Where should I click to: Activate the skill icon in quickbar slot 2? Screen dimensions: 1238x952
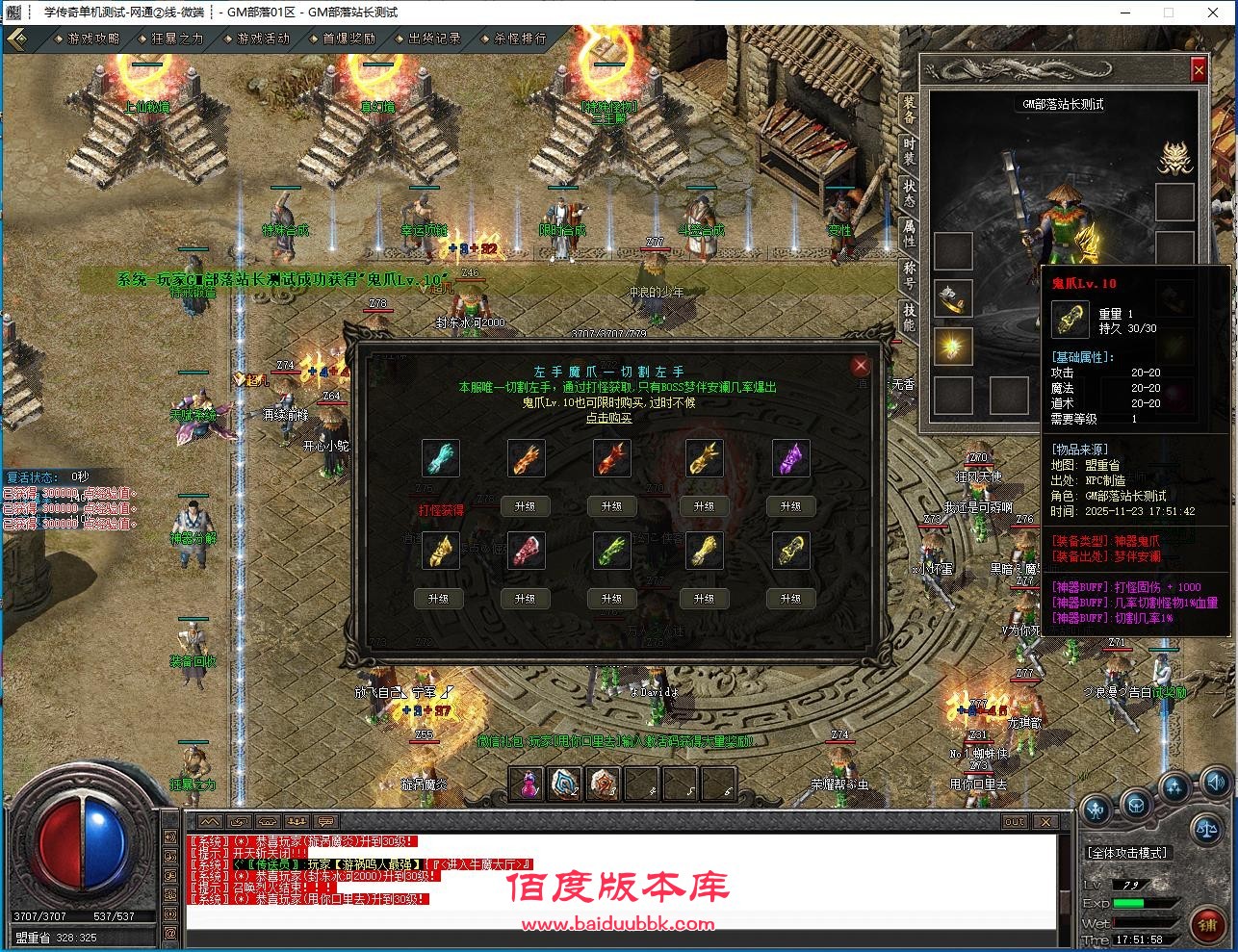564,784
